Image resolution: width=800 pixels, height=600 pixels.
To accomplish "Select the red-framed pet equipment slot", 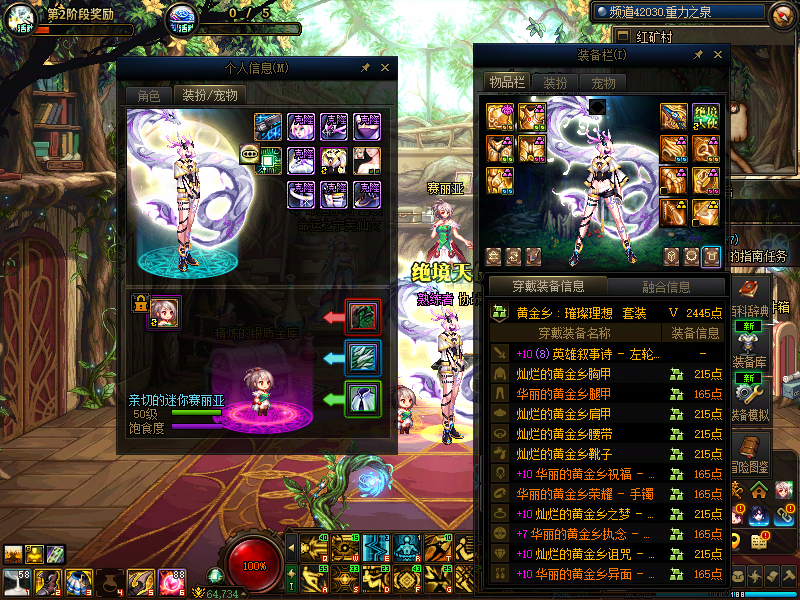I will point(361,317).
